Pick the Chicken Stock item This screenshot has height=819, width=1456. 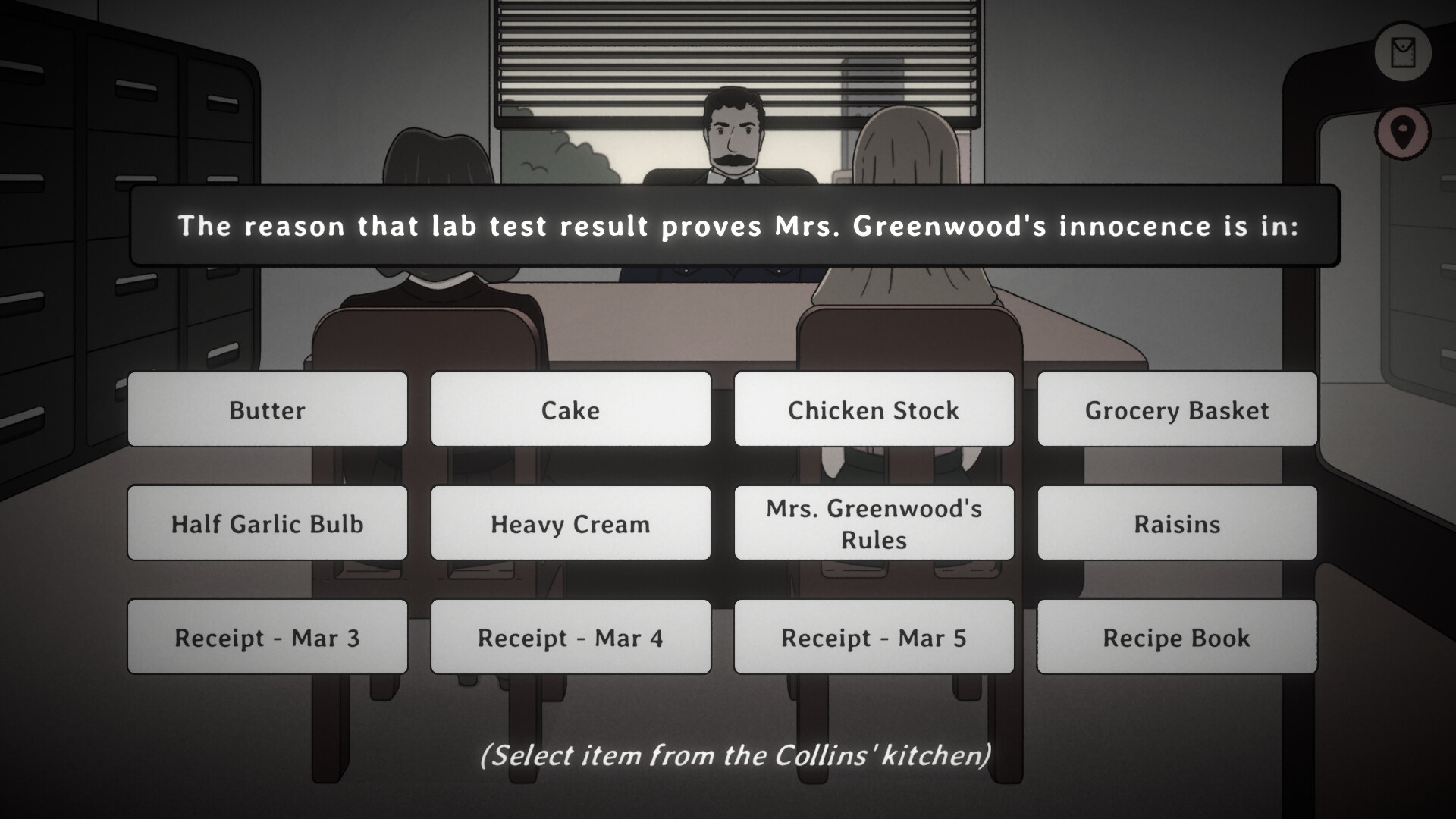click(x=874, y=410)
